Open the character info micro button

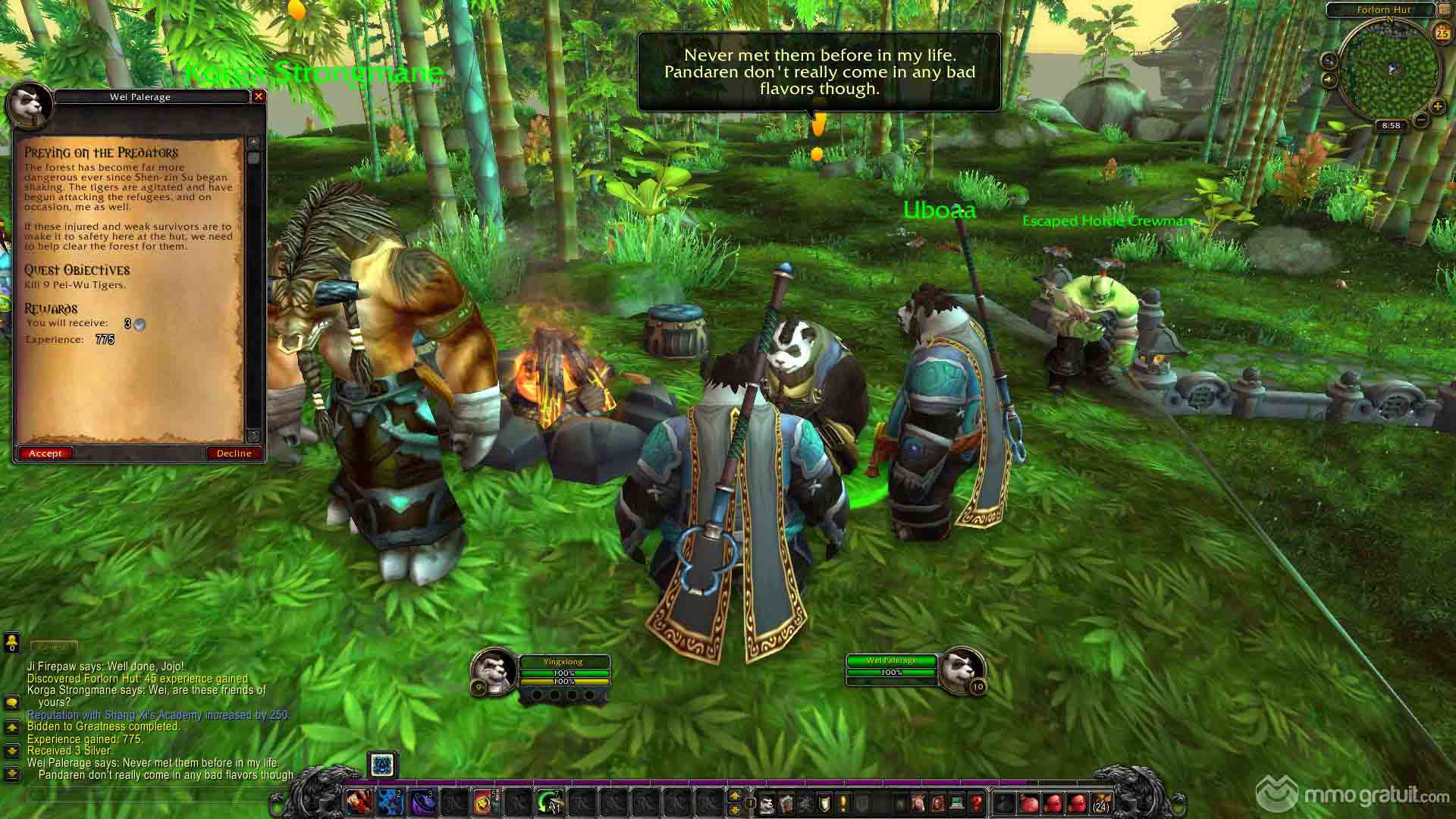(x=767, y=802)
